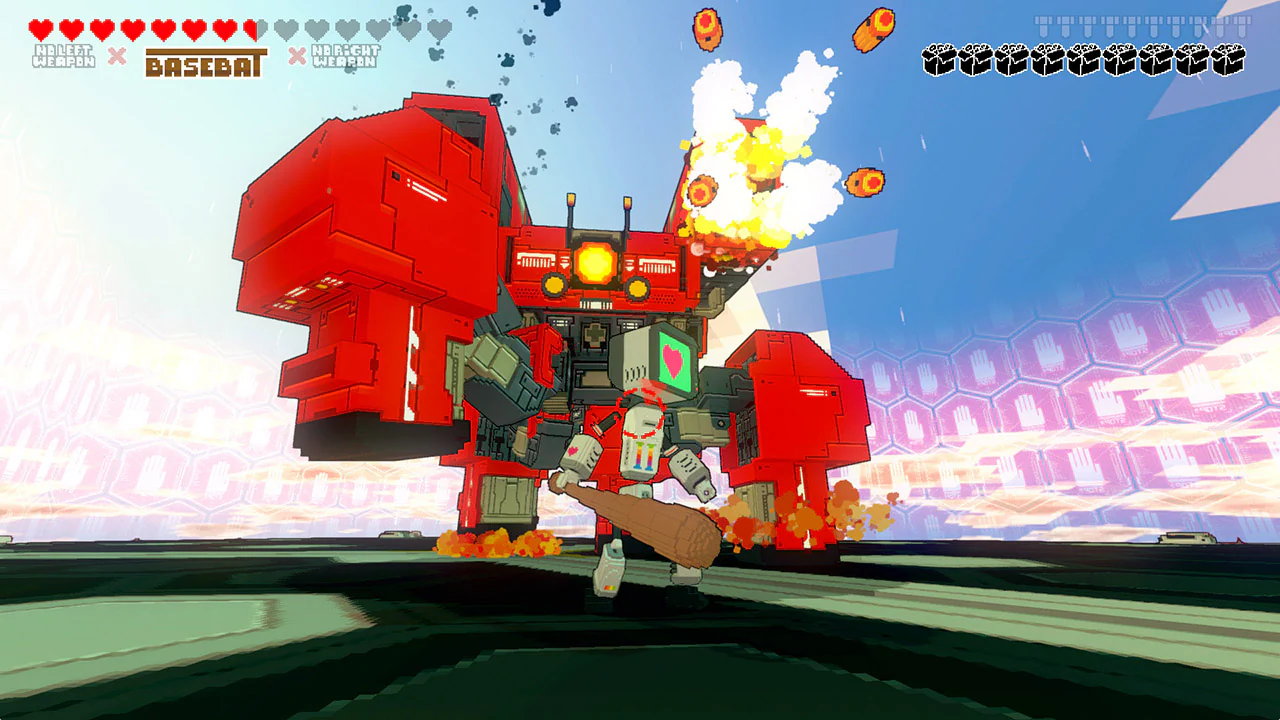This screenshot has width=1280, height=720.
Task: Expand the left weapon slot panel
Action: click(66, 57)
